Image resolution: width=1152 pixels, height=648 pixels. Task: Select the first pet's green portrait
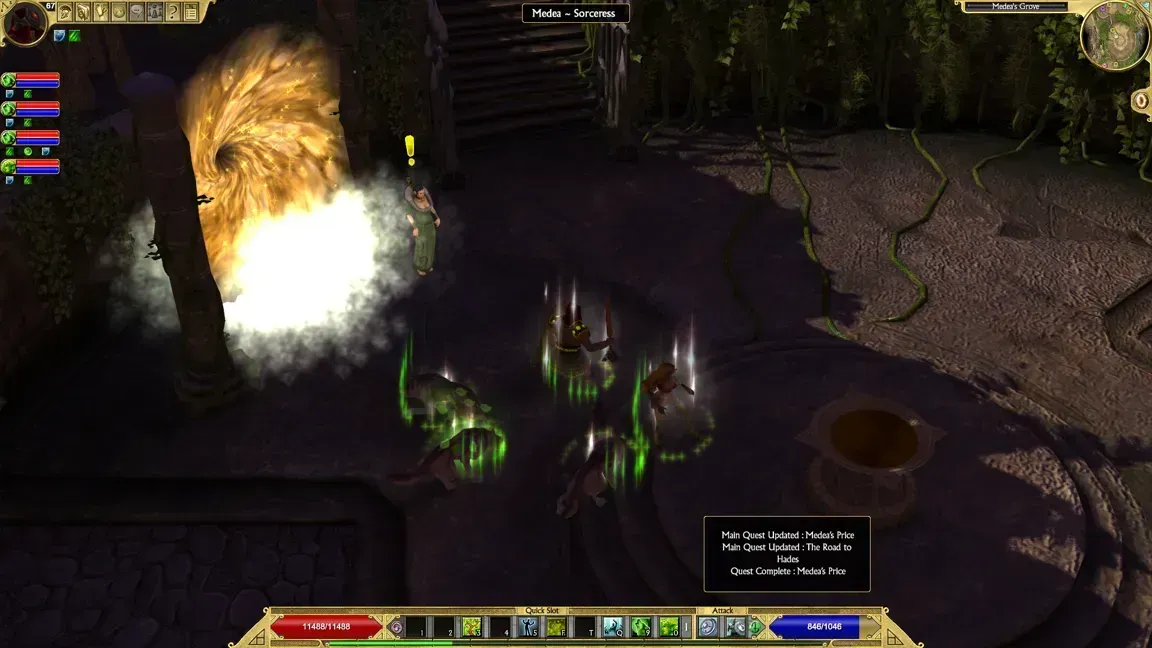click(x=8, y=80)
